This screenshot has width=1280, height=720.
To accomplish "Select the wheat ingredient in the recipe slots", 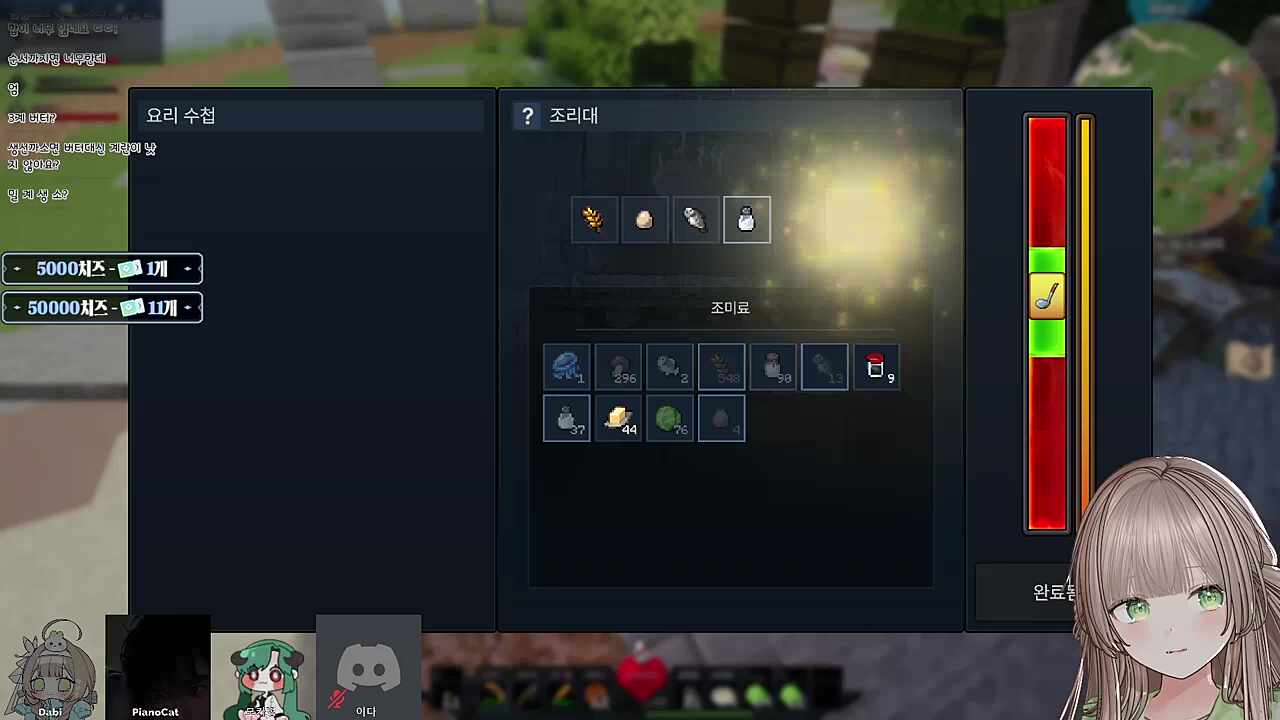I will [x=594, y=220].
